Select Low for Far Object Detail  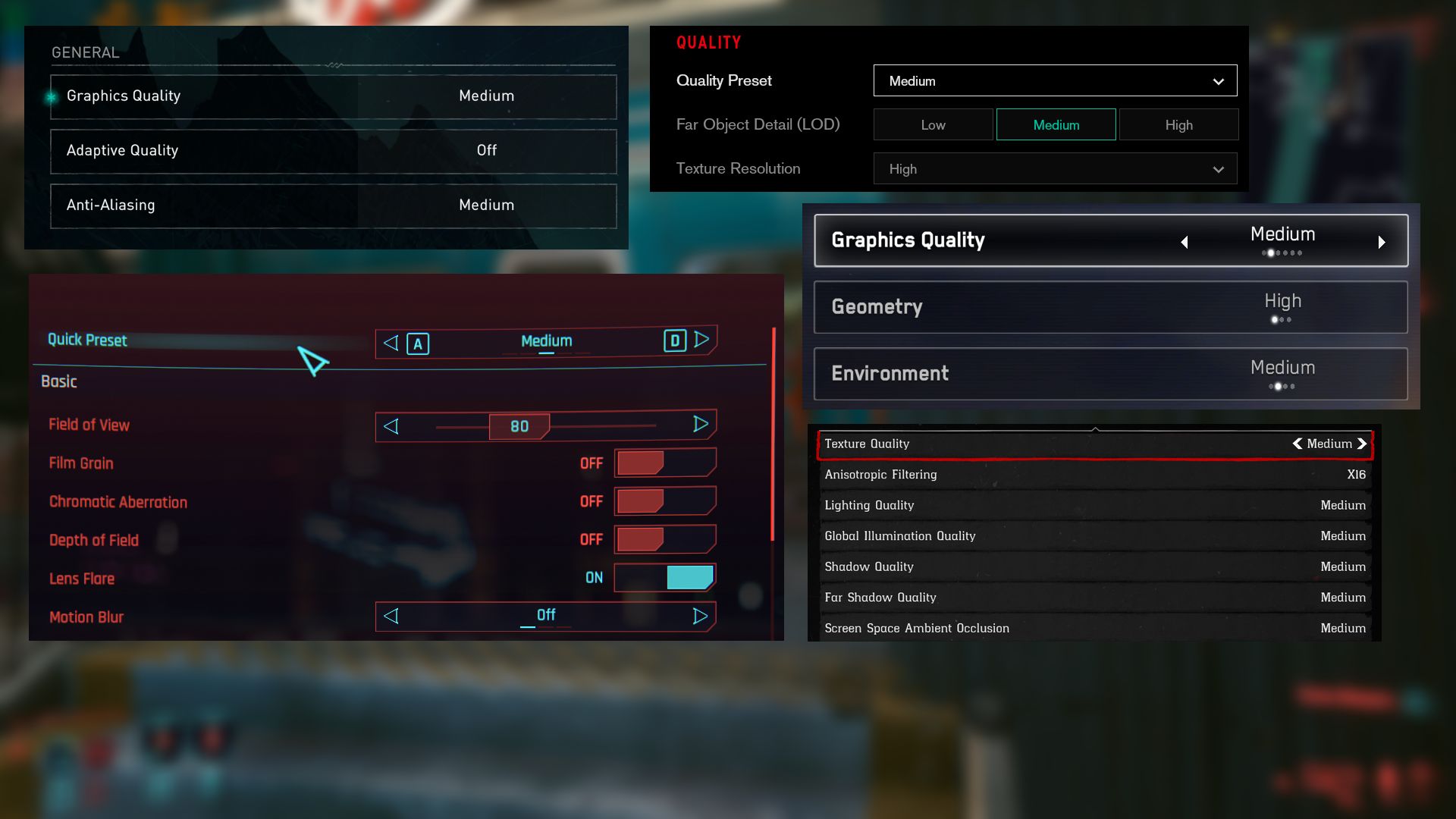click(933, 124)
